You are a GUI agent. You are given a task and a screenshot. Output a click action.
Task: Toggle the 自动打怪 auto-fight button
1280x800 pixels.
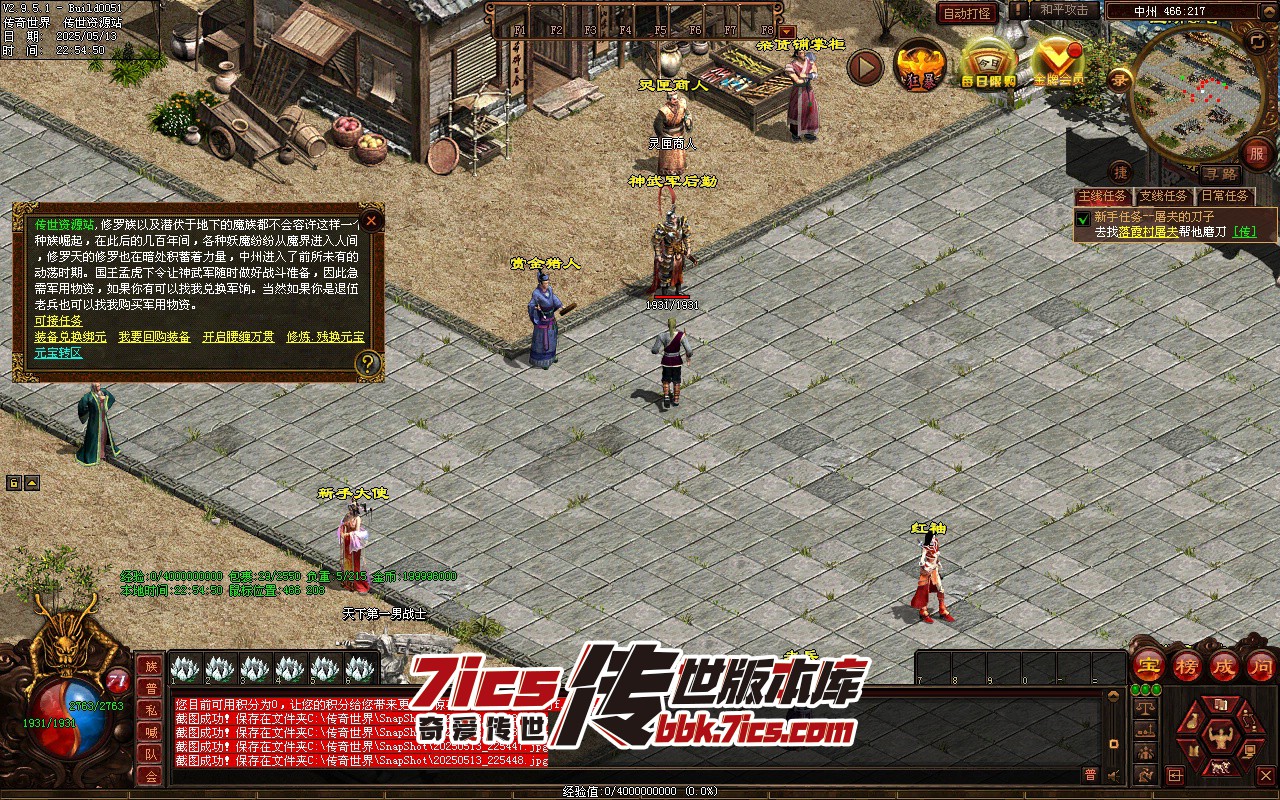click(968, 13)
